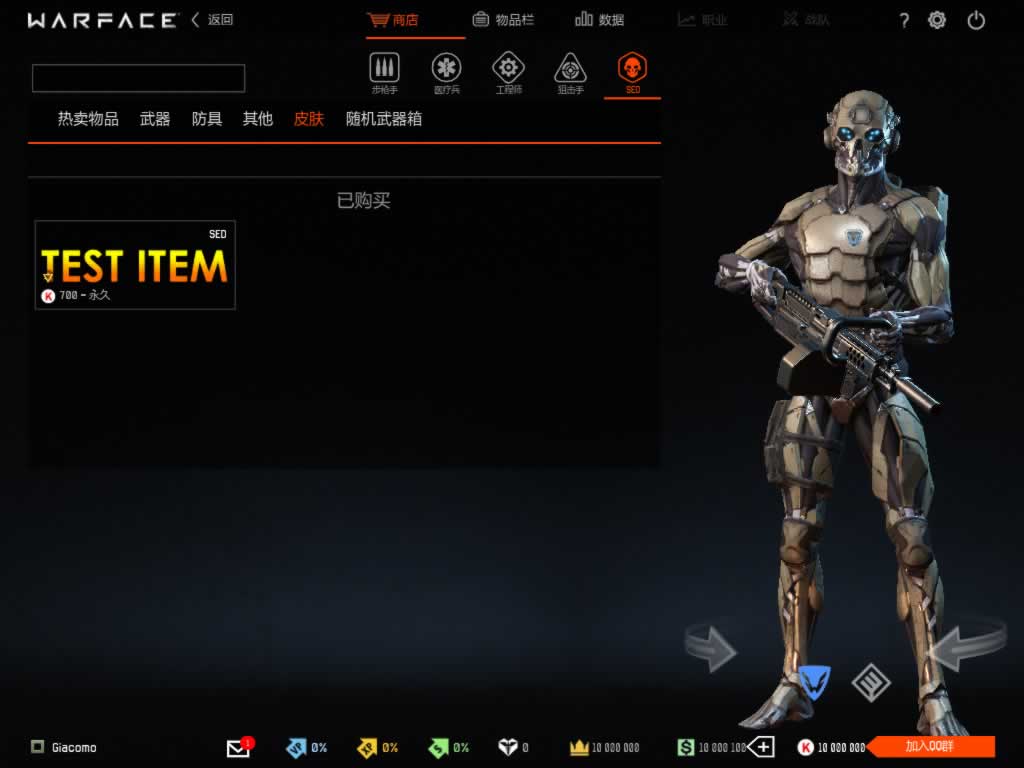Open the 随机武器箱 random weapon box category

tap(384, 119)
